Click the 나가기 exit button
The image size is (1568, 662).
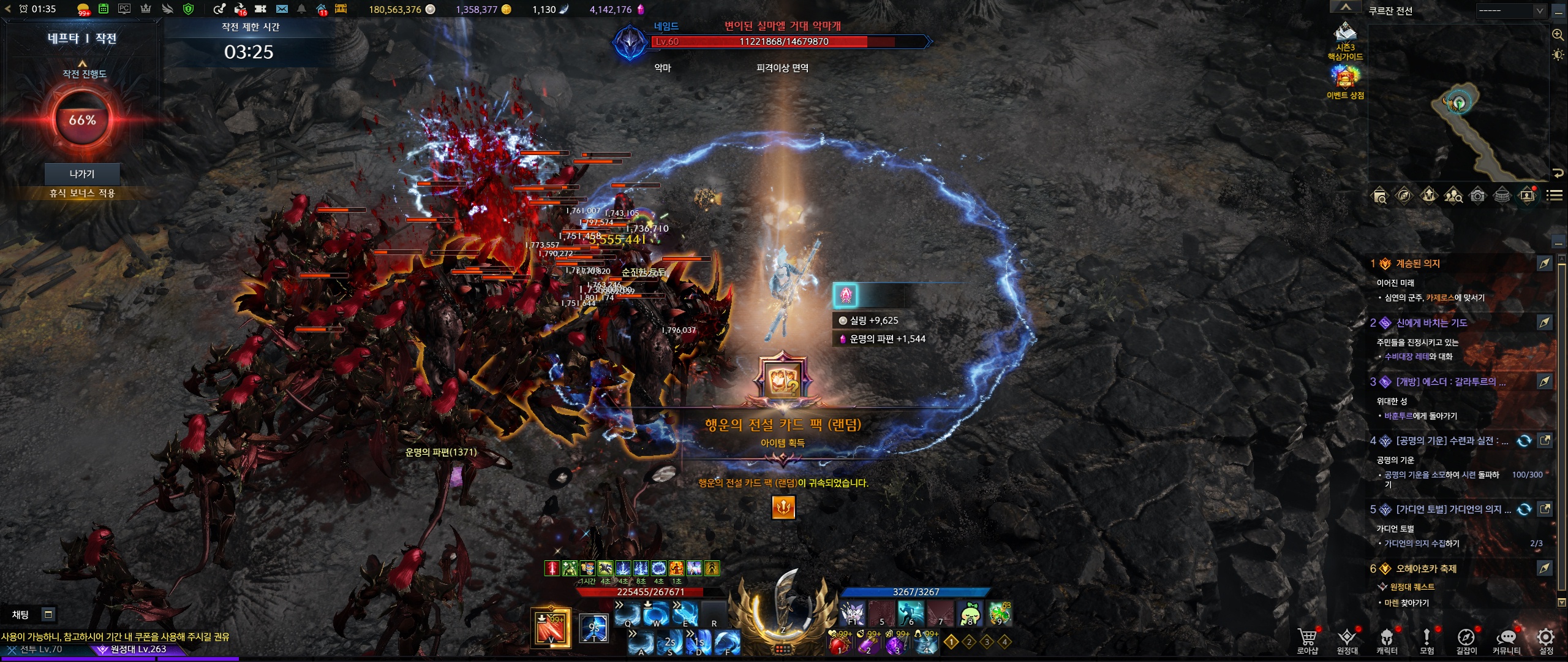82,174
